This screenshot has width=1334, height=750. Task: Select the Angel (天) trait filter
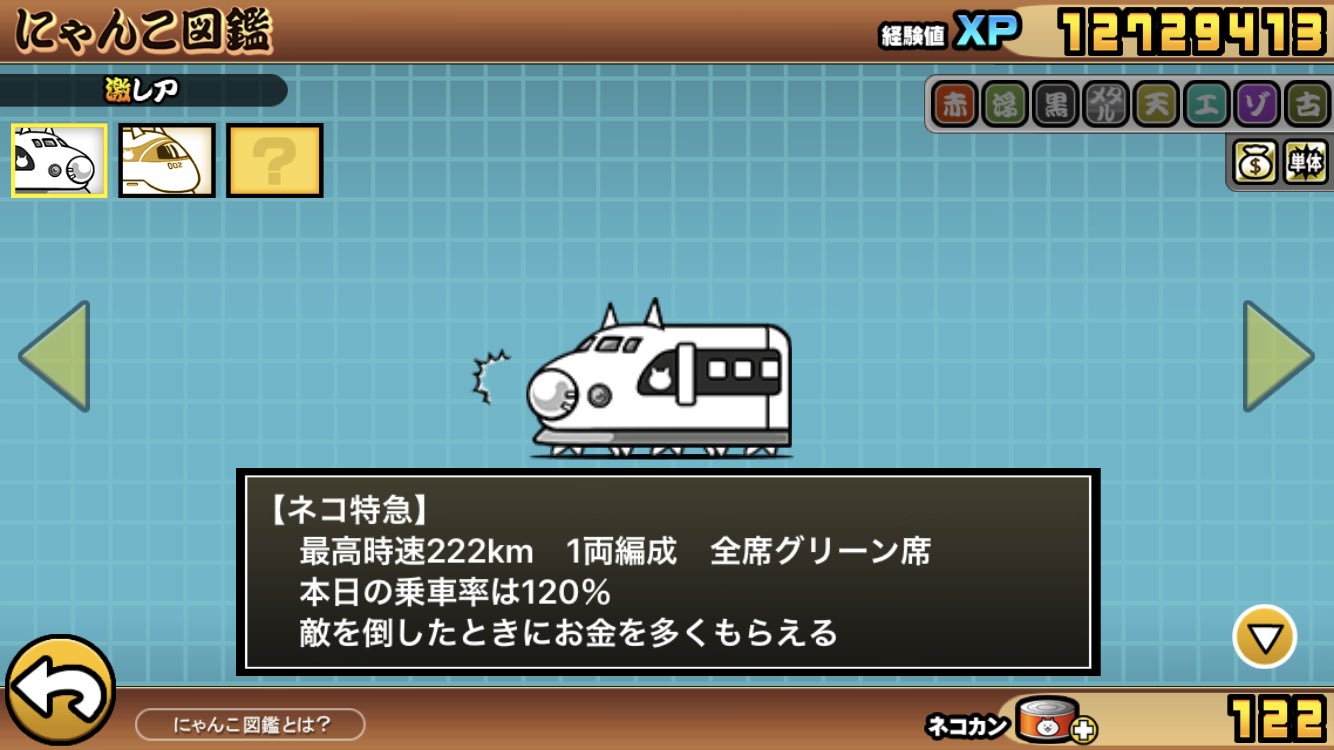[x=1154, y=103]
